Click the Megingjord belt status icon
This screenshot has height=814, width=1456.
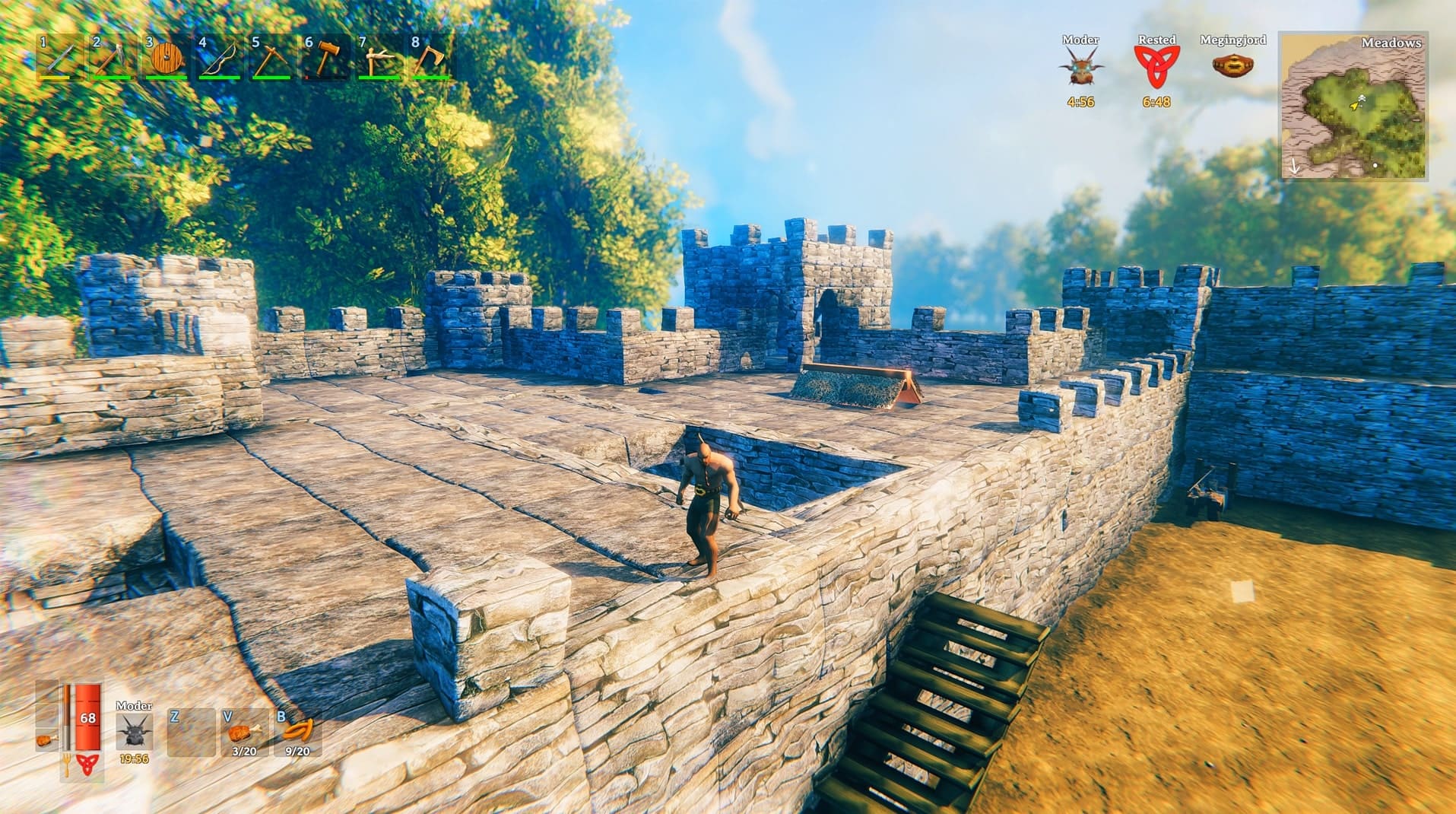1232,65
